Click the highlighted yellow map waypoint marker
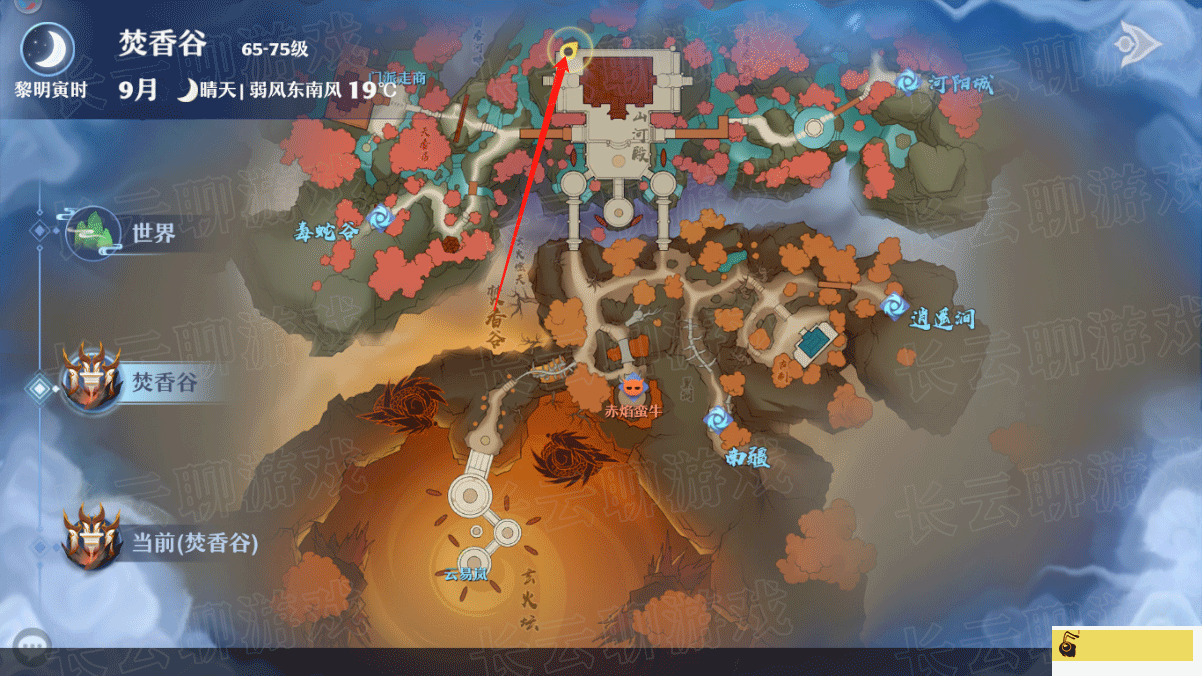 click(568, 49)
